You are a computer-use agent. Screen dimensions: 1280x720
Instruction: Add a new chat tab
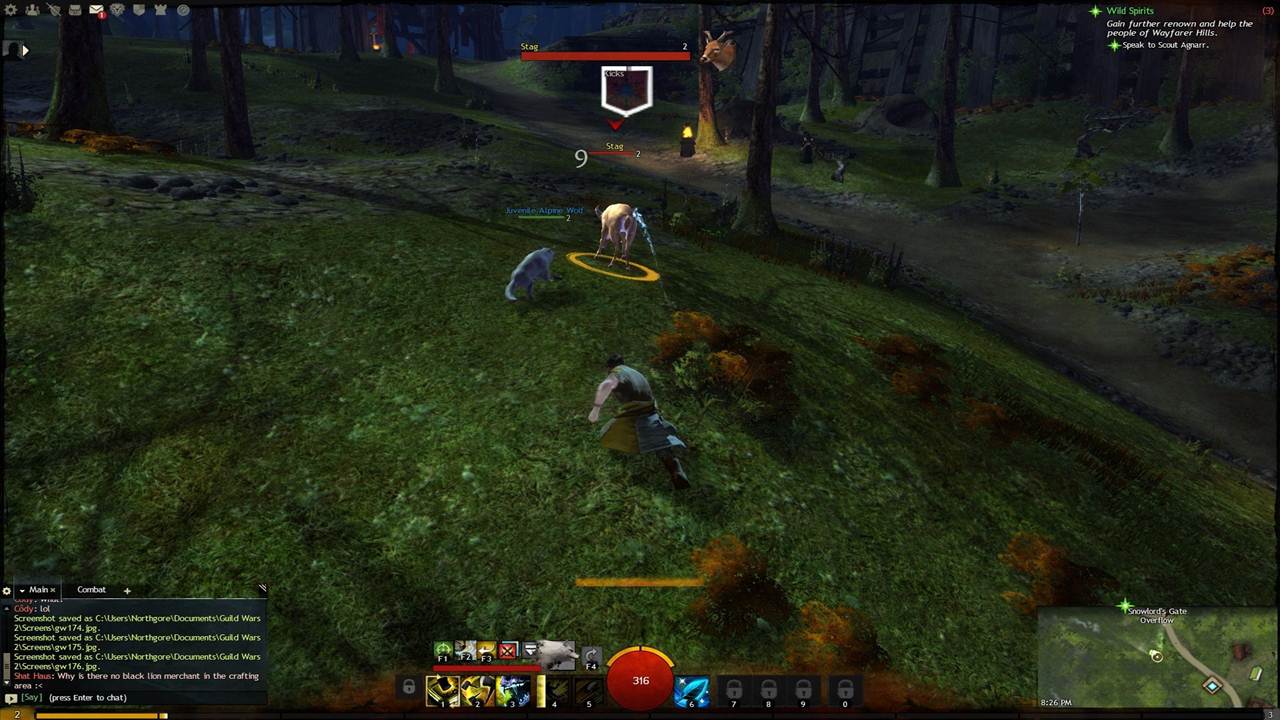click(x=127, y=590)
